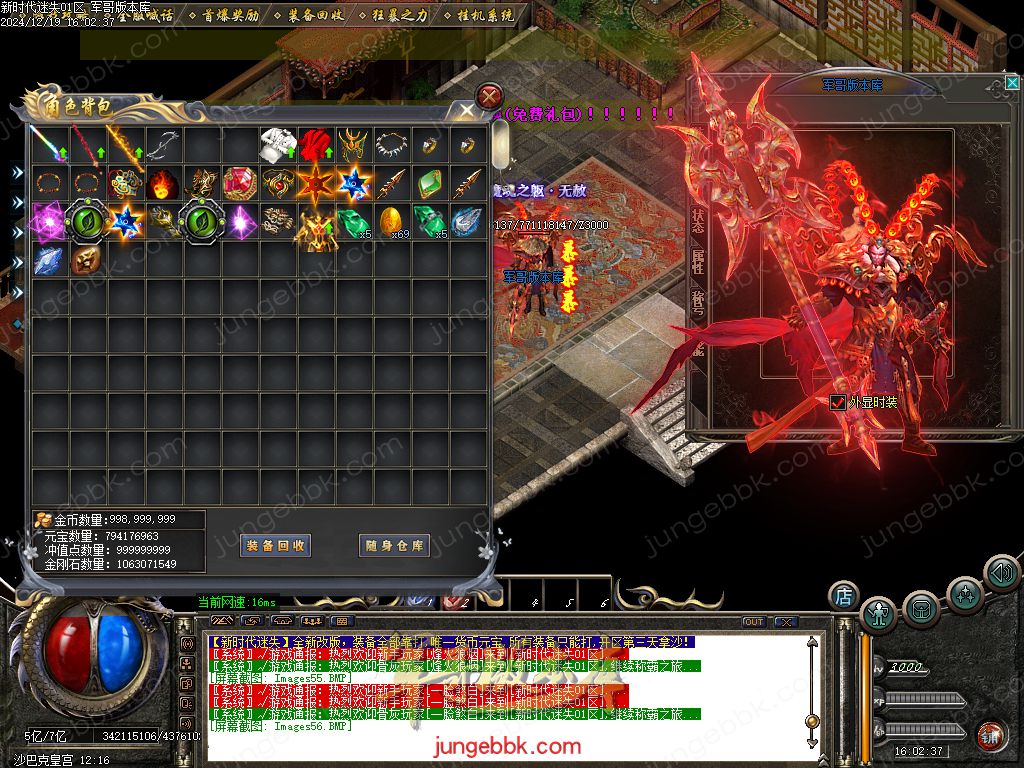The image size is (1024, 768).
Task: Switch to the 属性 tab
Action: 697,262
